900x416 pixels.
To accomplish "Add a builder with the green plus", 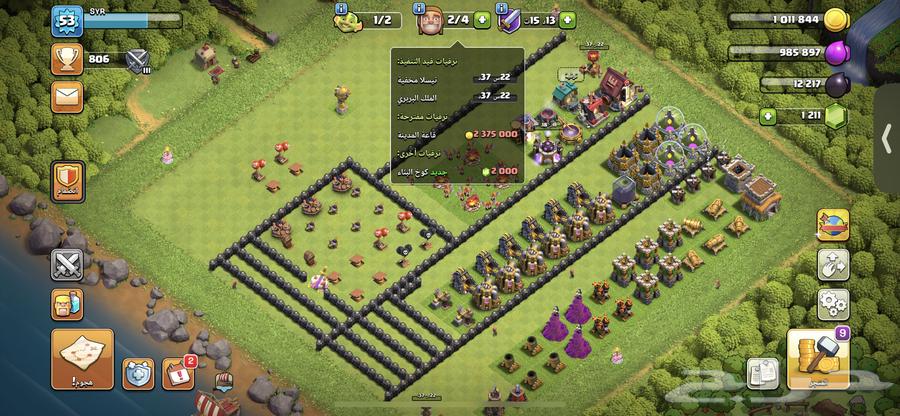I will (482, 19).
